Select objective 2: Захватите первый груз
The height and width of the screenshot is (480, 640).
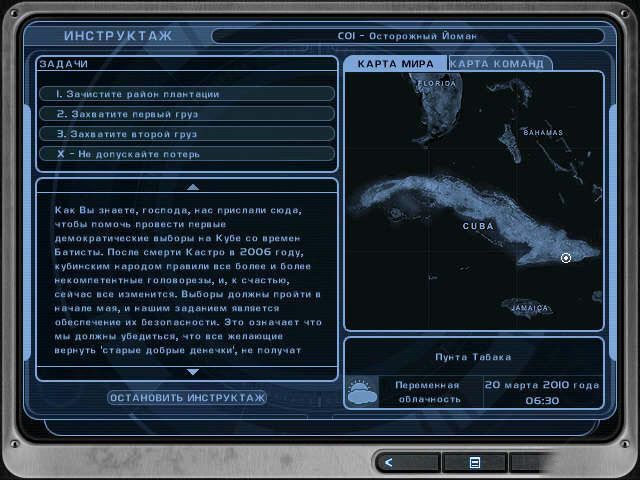187,114
